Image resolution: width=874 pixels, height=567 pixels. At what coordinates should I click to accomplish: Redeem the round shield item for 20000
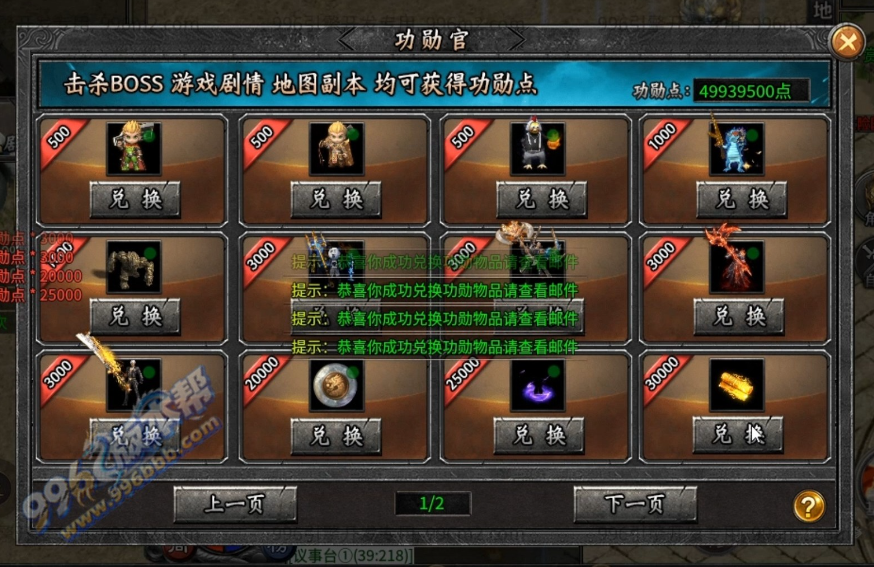coord(336,436)
